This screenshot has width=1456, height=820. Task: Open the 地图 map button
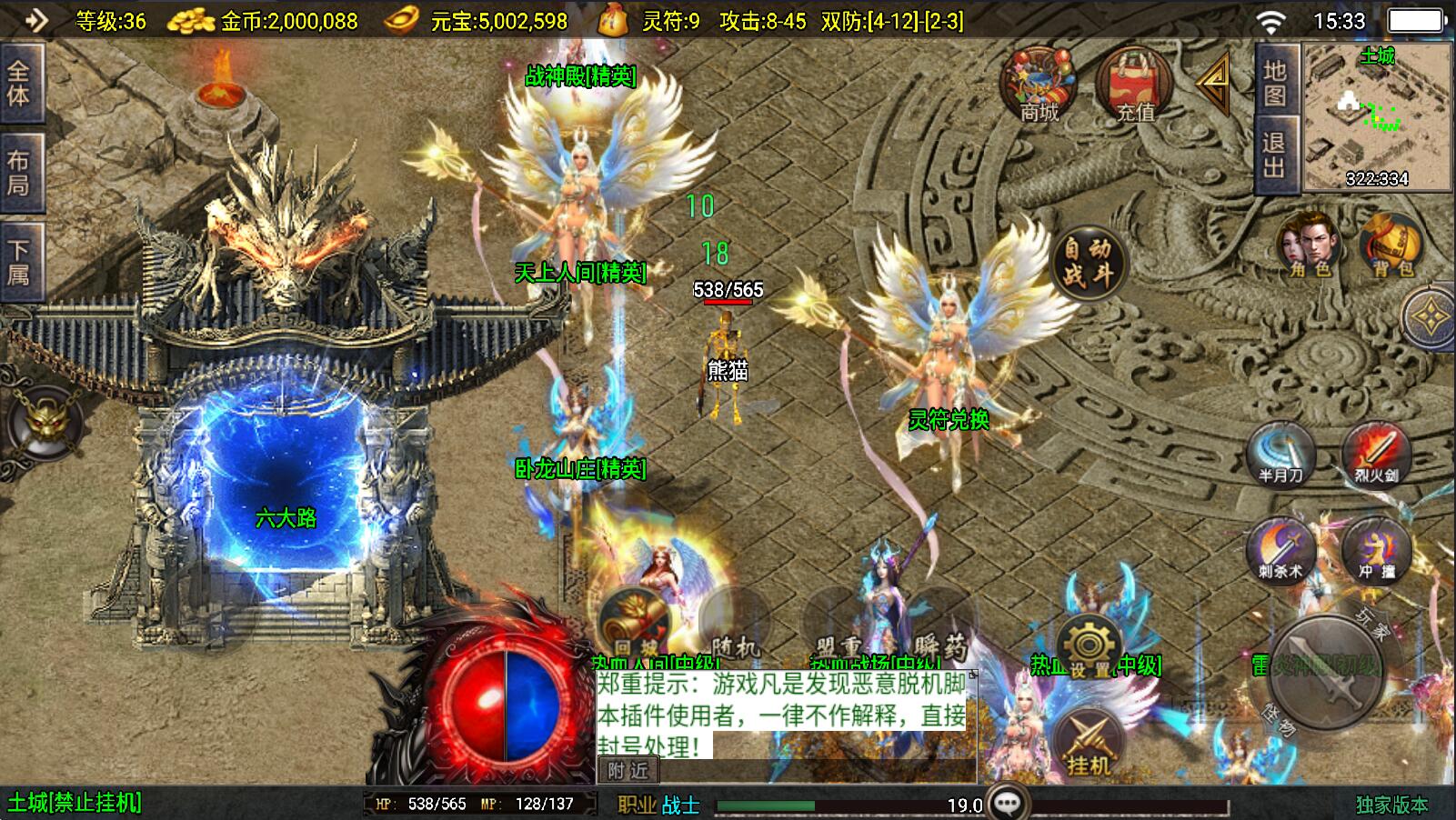(x=1274, y=83)
